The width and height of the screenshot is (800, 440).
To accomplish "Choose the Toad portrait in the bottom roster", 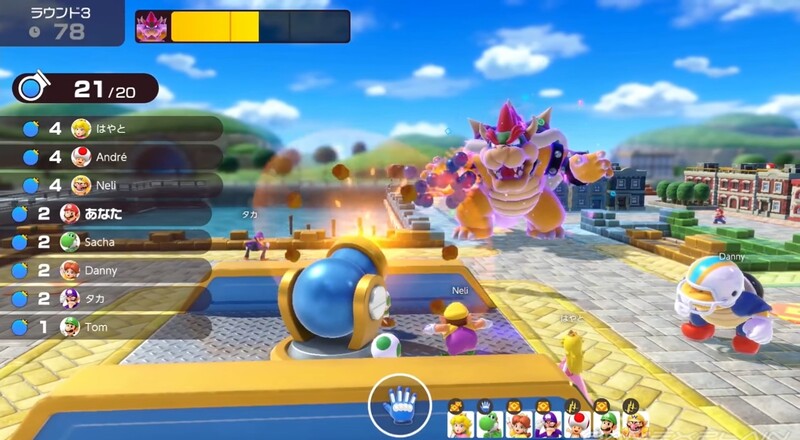I will tap(578, 424).
